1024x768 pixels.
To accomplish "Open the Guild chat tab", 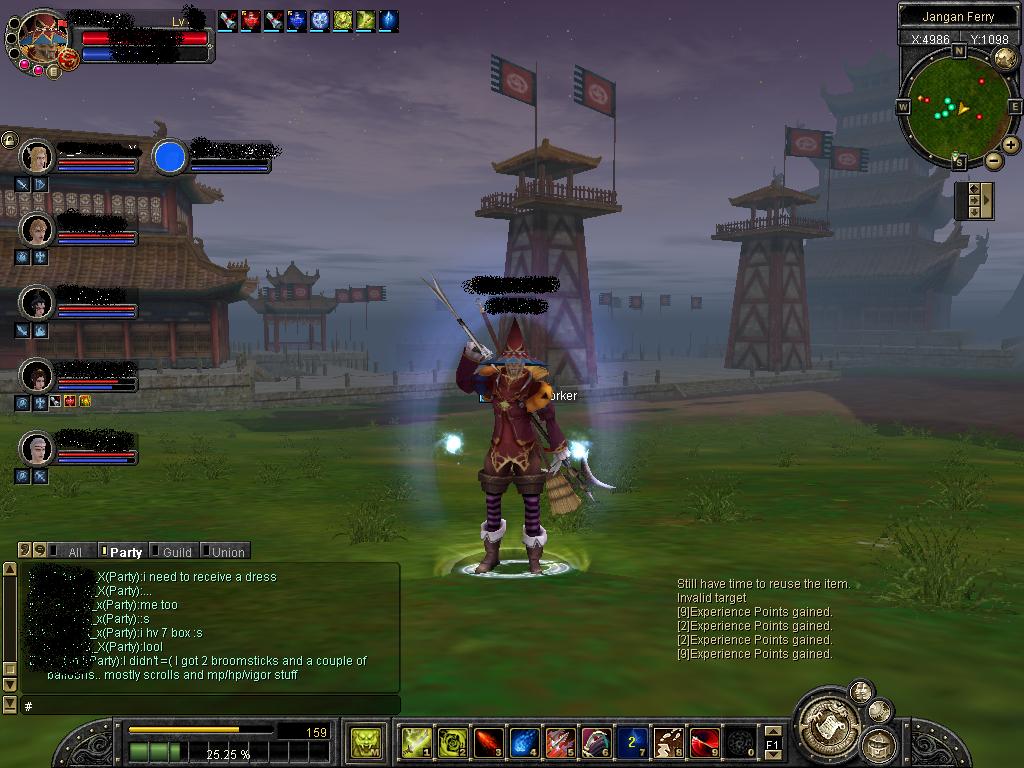I will point(173,551).
